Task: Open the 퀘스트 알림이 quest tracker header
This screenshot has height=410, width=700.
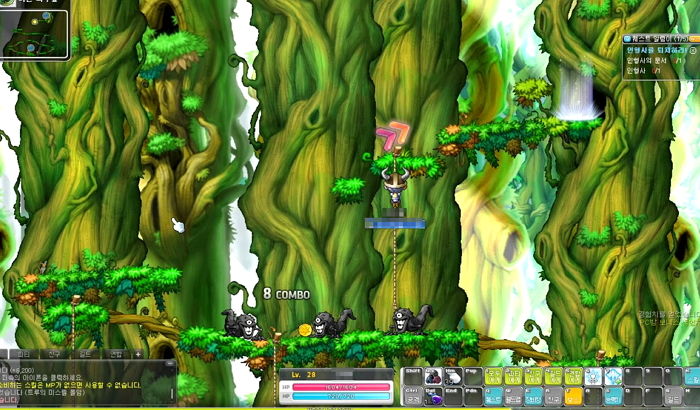Action: (x=658, y=38)
